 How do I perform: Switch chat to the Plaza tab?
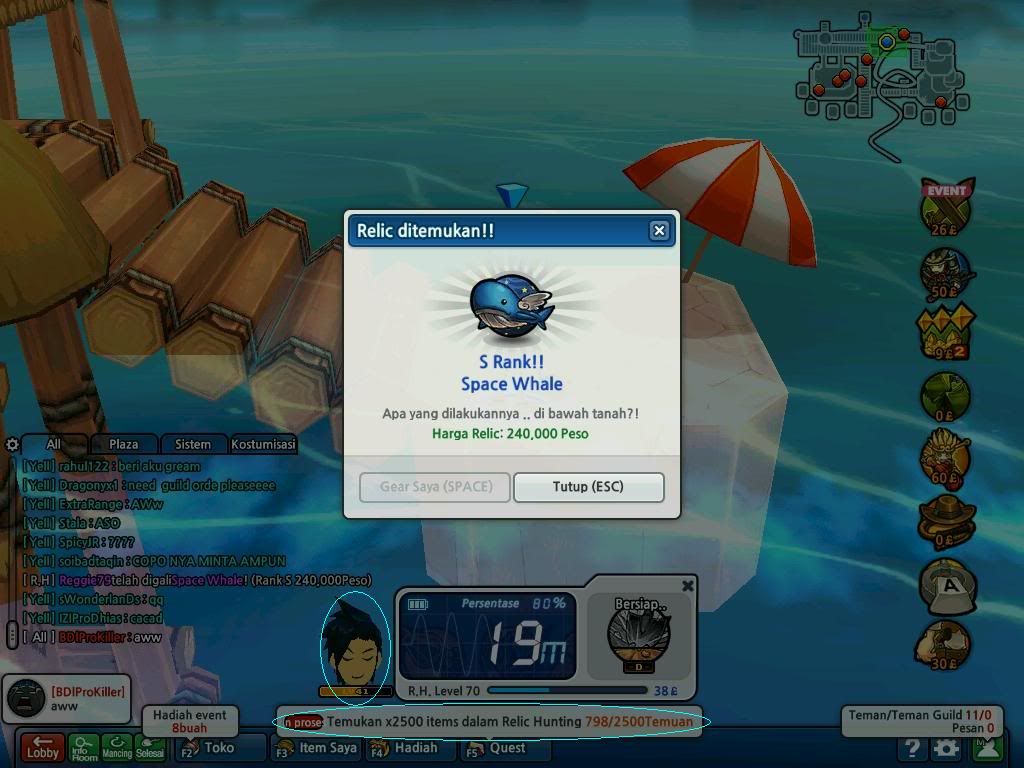tap(123, 444)
